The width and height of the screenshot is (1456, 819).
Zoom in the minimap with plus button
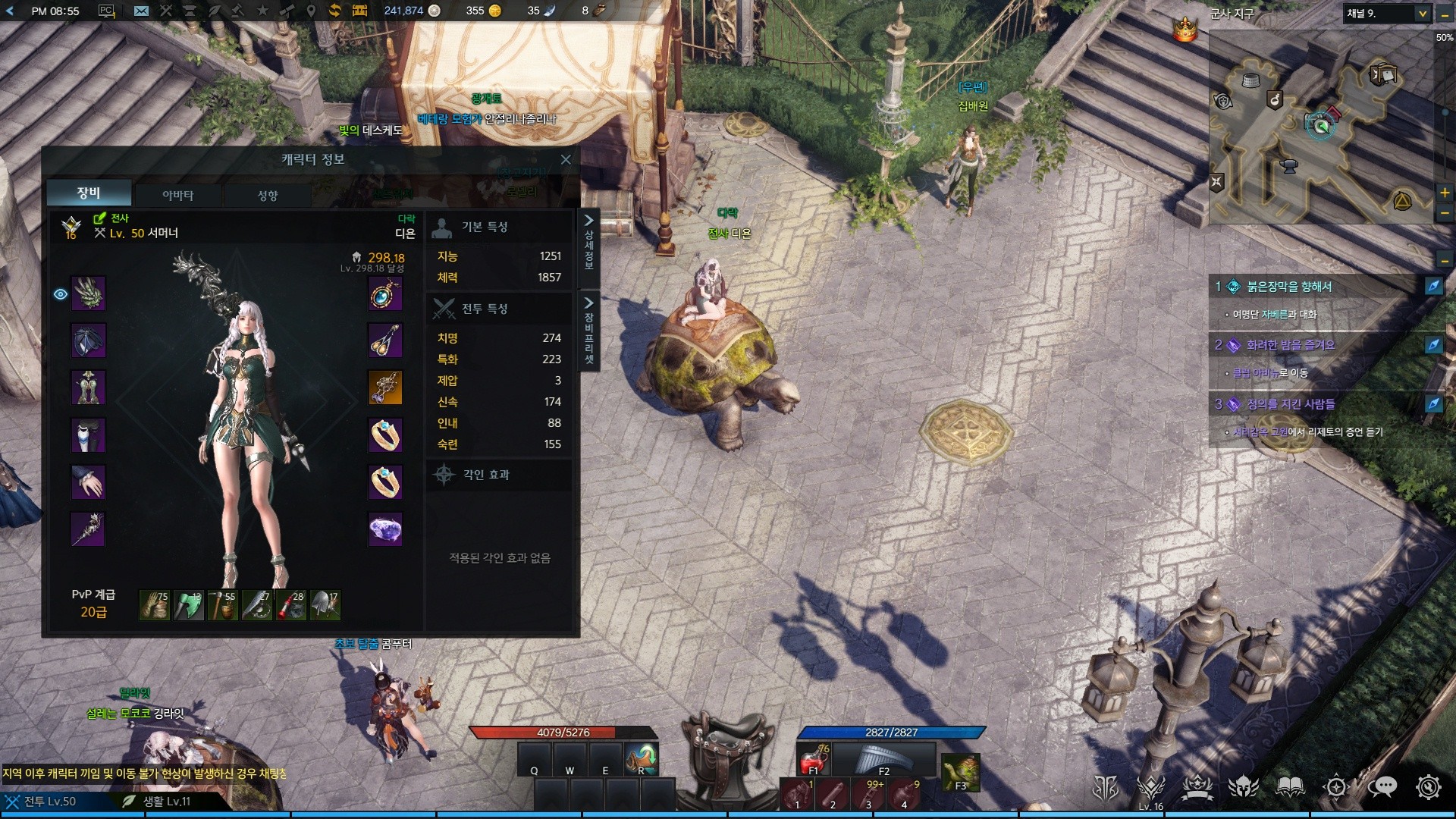click(x=1445, y=193)
